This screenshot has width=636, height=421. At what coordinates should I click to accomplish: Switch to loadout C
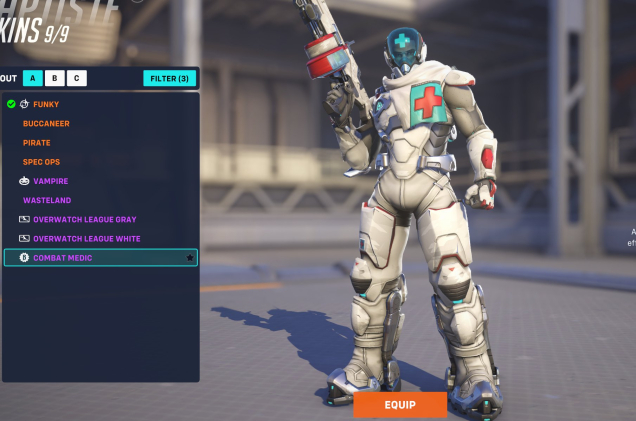coord(77,78)
